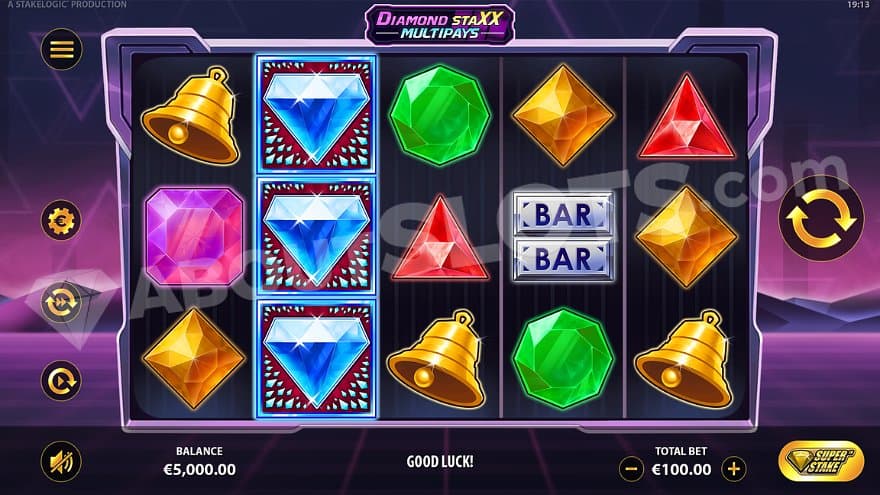Spin the reels with the circular arrows button
The image size is (880, 495).
coord(821,219)
